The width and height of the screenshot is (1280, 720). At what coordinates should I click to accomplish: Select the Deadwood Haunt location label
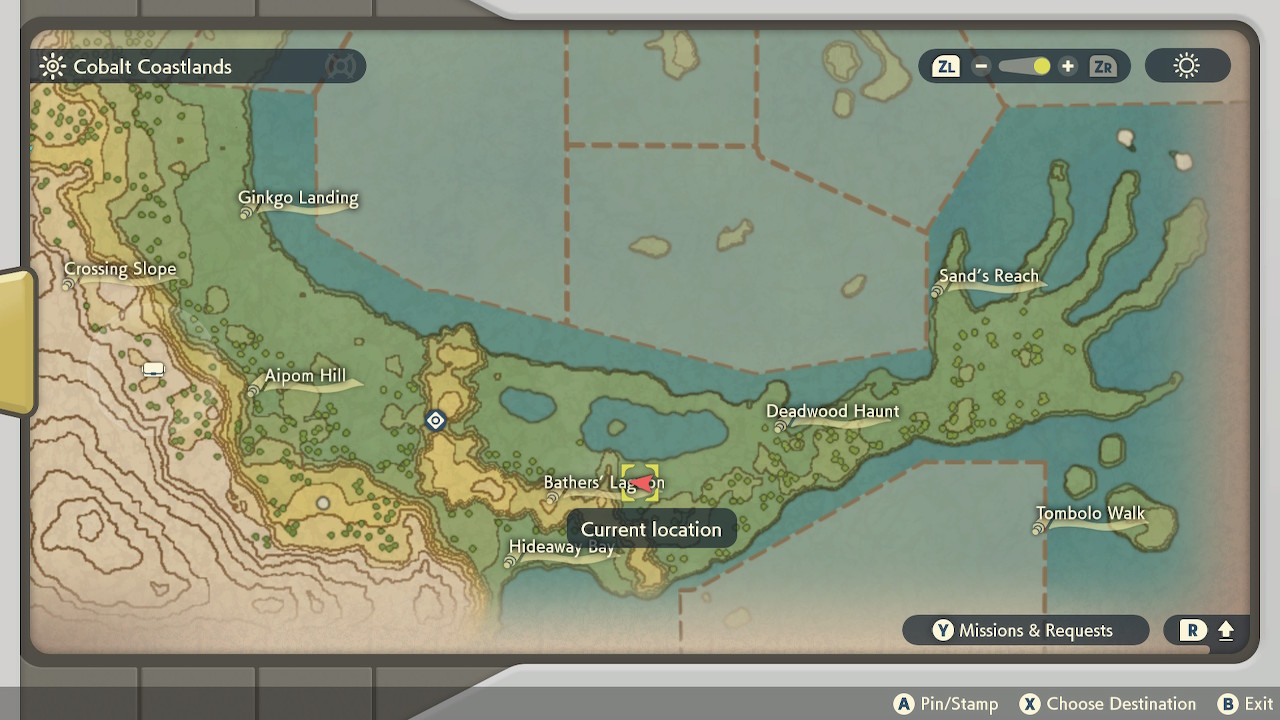click(833, 411)
